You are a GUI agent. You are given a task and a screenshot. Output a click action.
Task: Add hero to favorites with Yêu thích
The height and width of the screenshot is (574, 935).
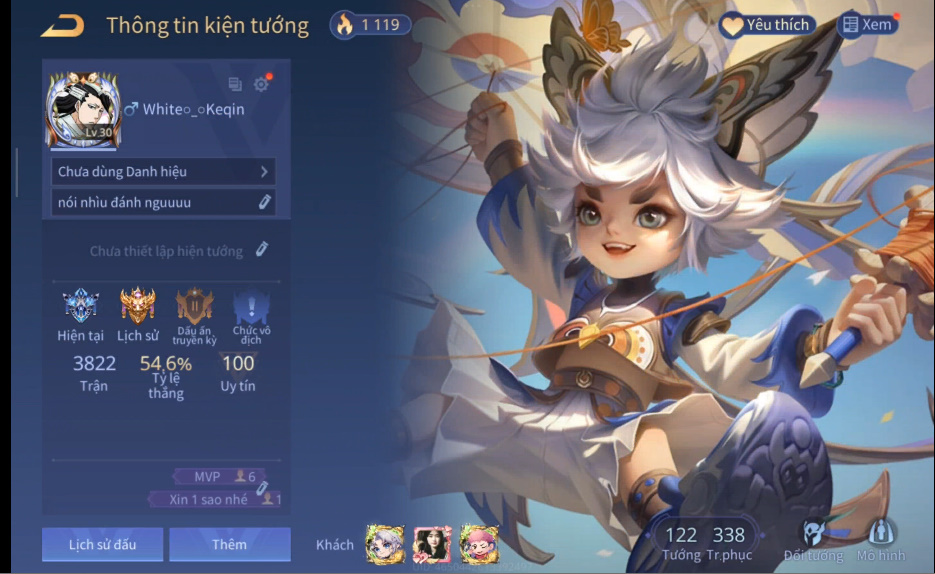coord(767,25)
